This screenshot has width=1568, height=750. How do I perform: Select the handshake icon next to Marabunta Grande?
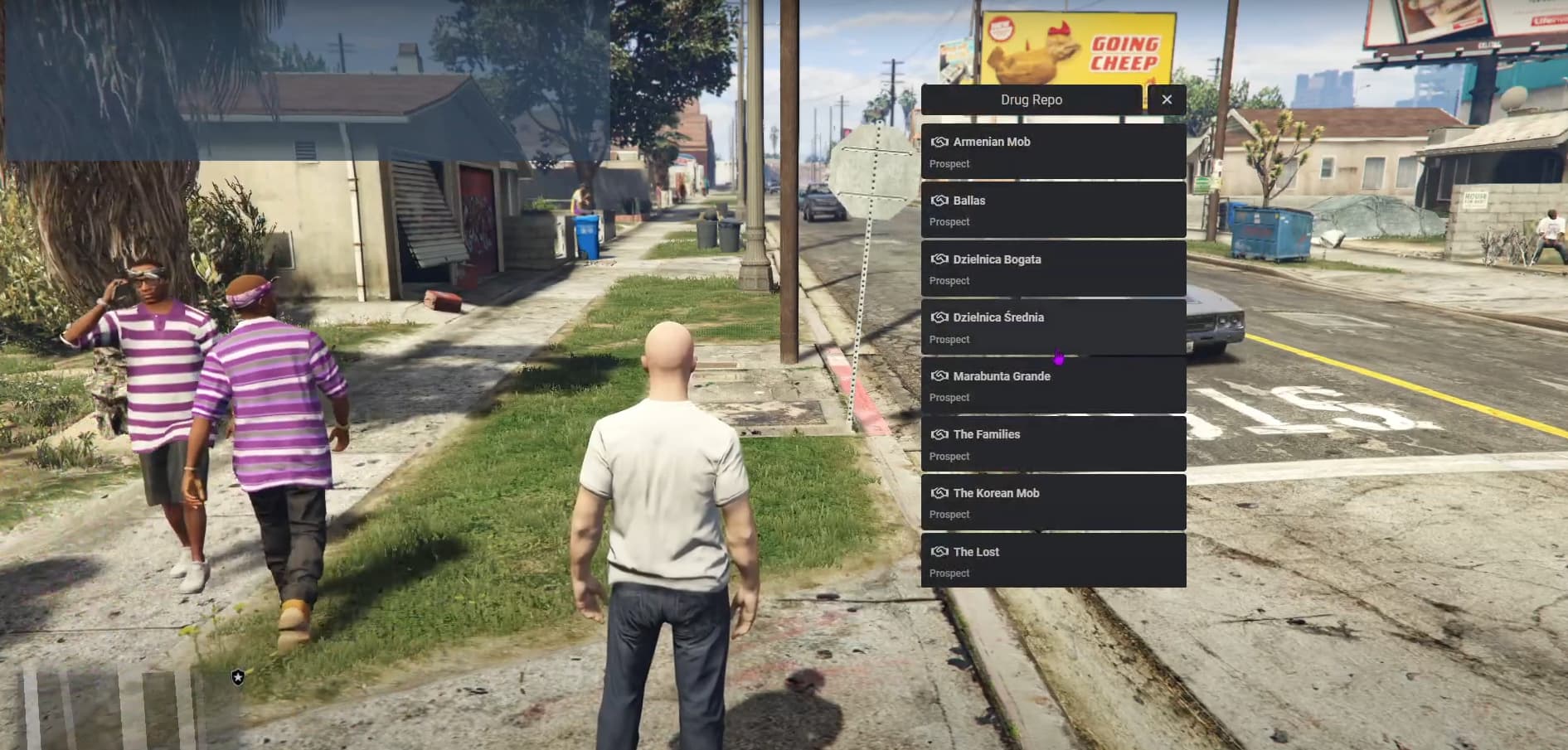click(939, 375)
